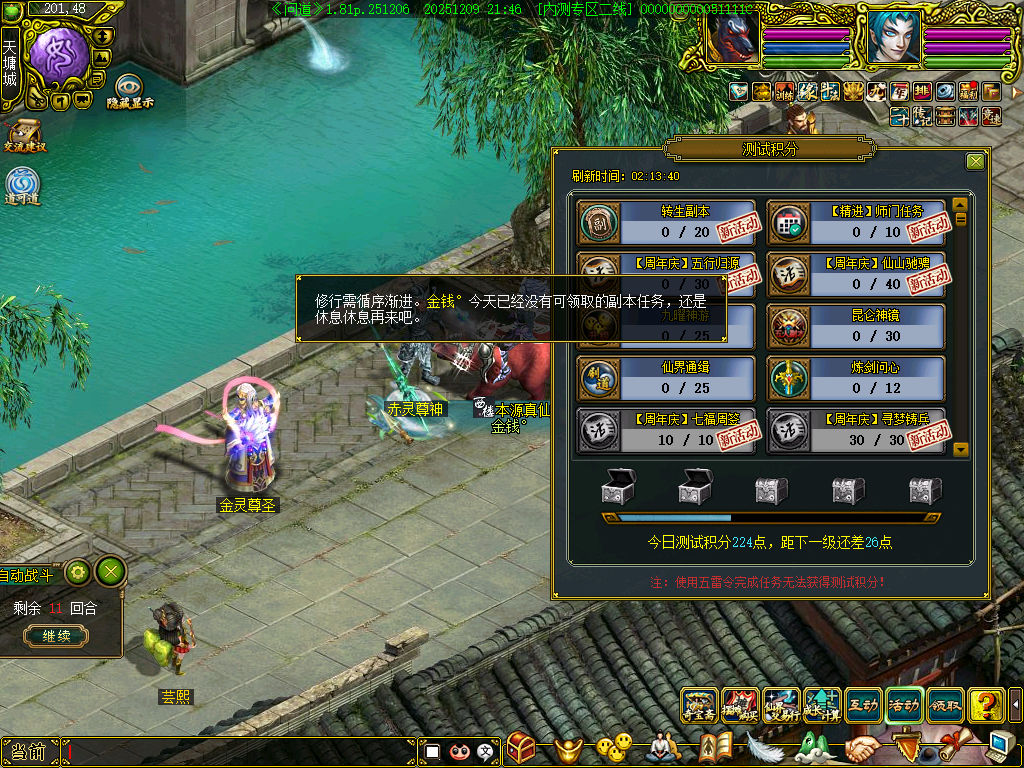Viewport: 1024px width, 768px height.
Task: Toggle the 隐藏显示 eye icon
Action: 129,90
